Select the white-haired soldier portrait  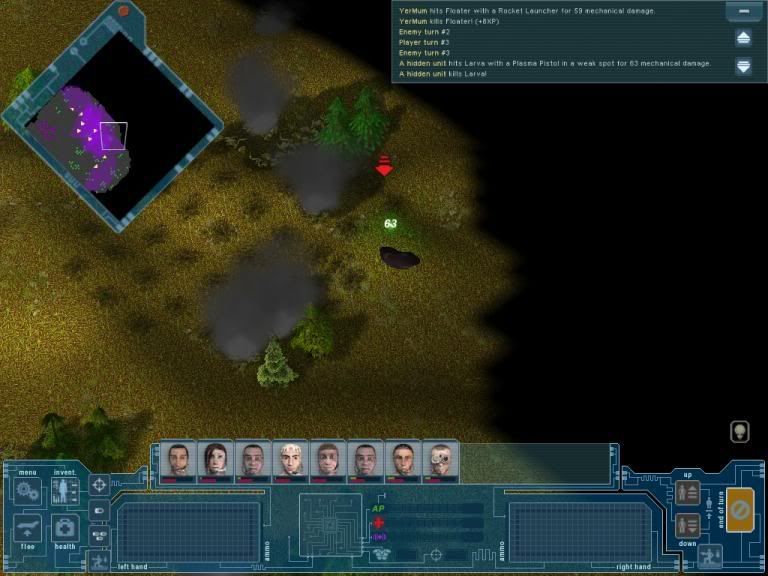point(290,461)
